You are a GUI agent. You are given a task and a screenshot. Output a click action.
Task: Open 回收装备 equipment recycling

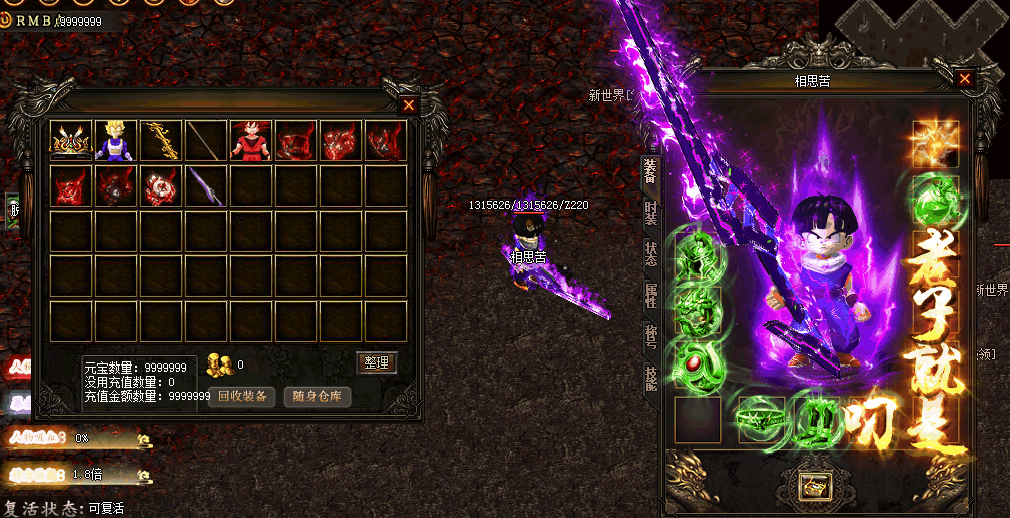(x=242, y=396)
